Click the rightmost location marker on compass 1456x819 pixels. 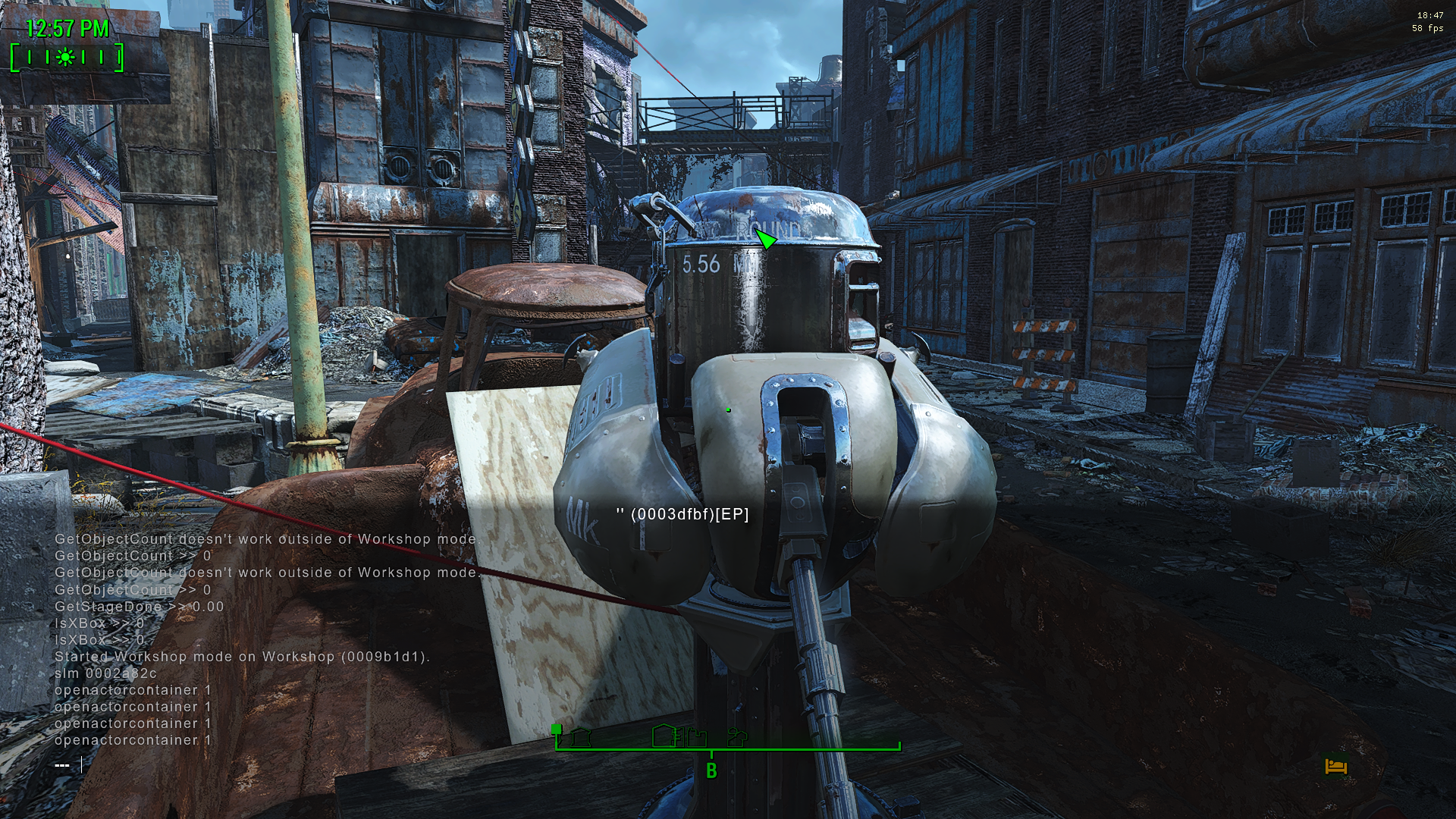click(x=736, y=739)
